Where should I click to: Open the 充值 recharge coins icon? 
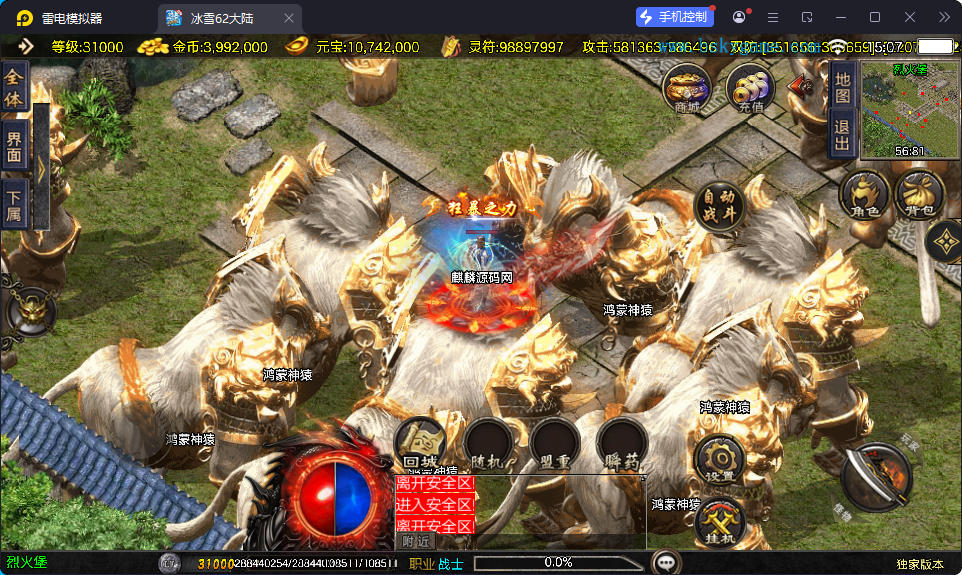coord(750,87)
